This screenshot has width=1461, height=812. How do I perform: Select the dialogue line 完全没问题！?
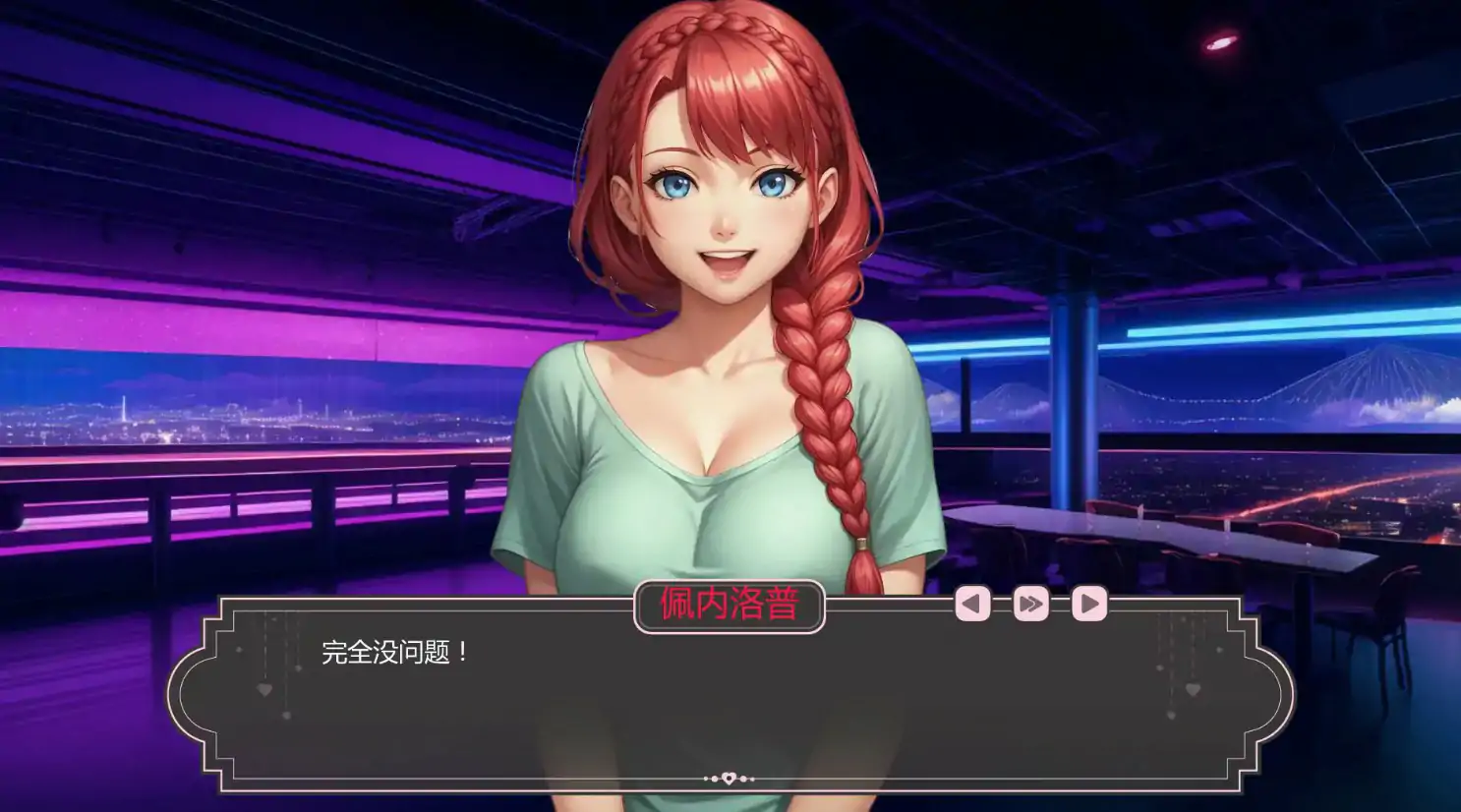point(392,650)
